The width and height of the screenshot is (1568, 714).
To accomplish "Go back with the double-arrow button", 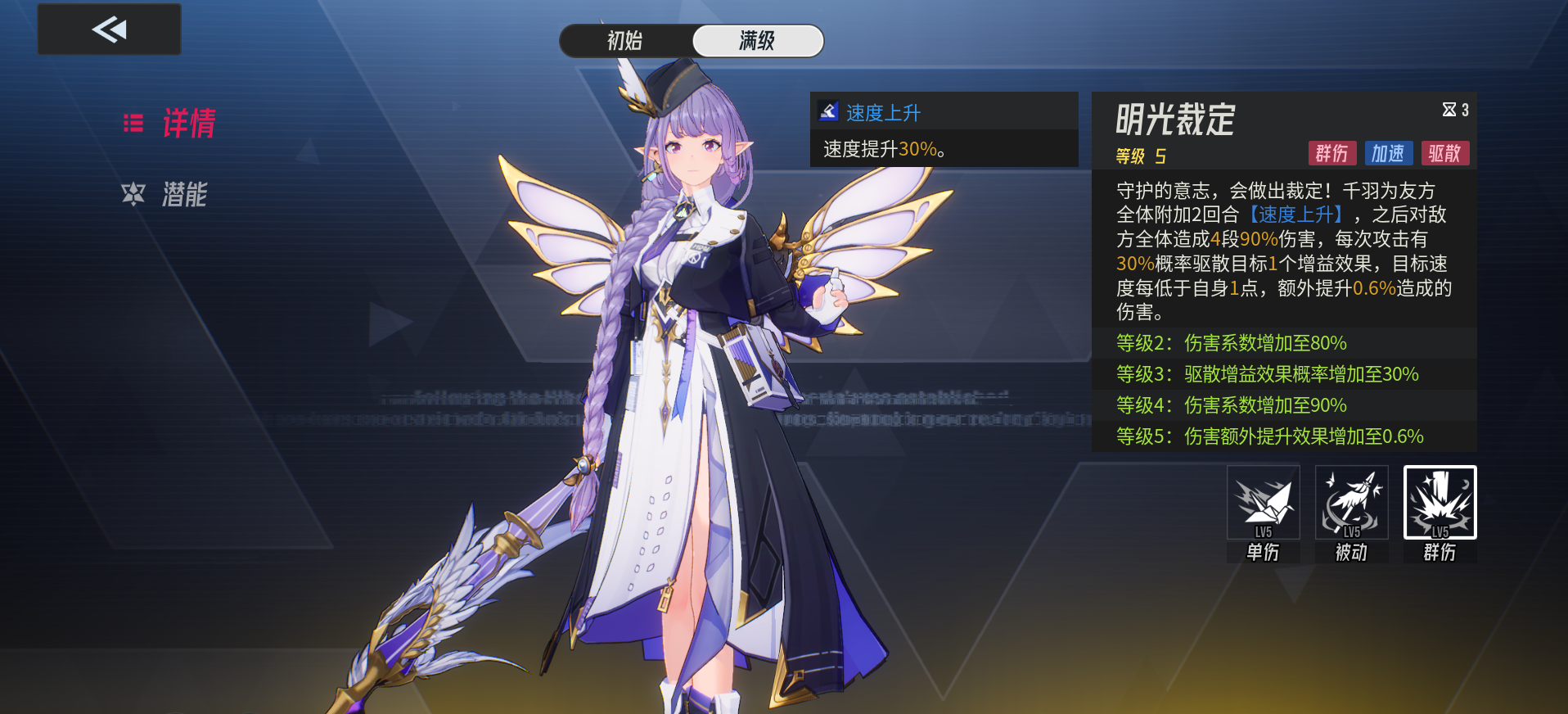I will click(109, 29).
